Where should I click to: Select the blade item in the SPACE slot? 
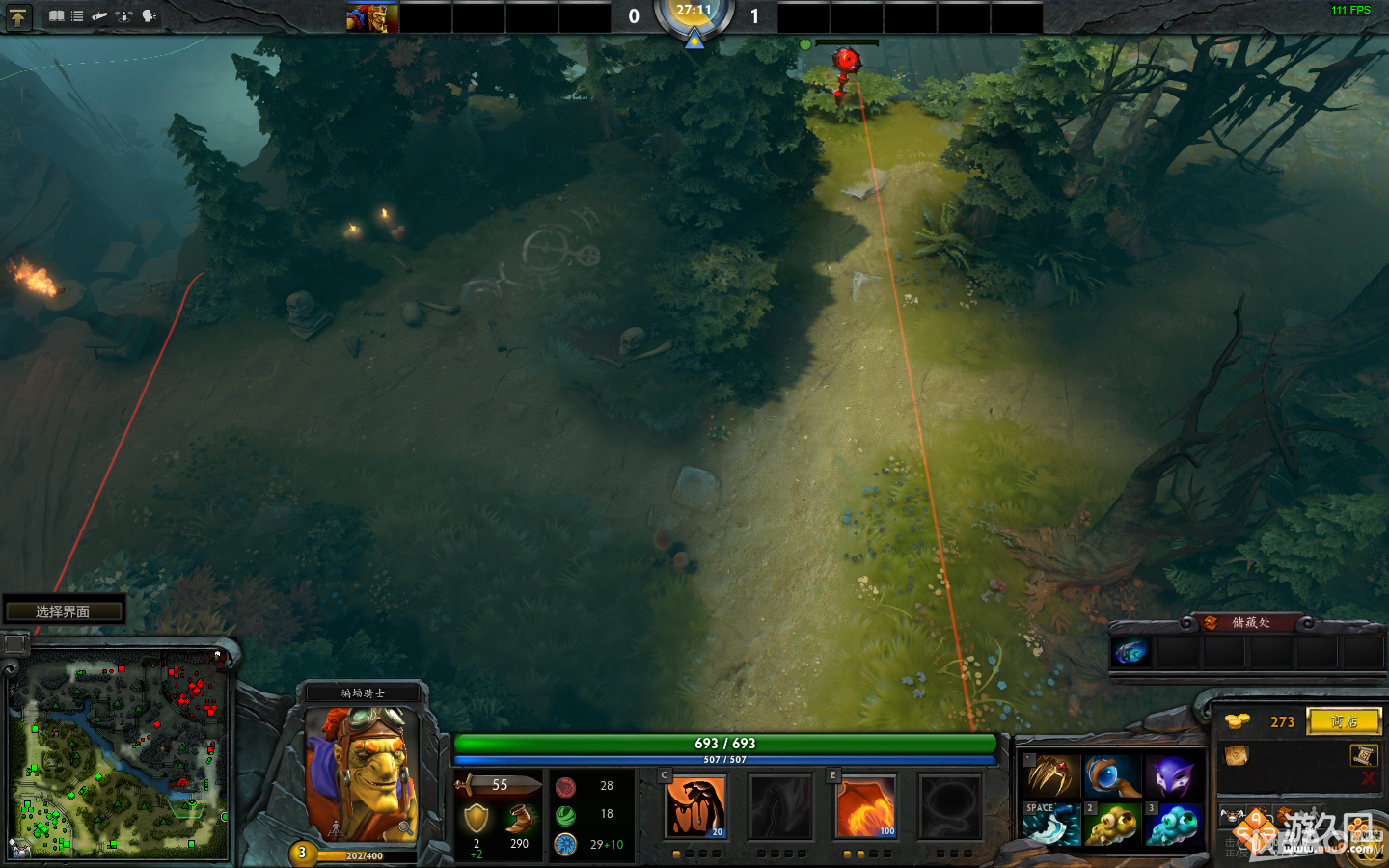tap(1051, 825)
